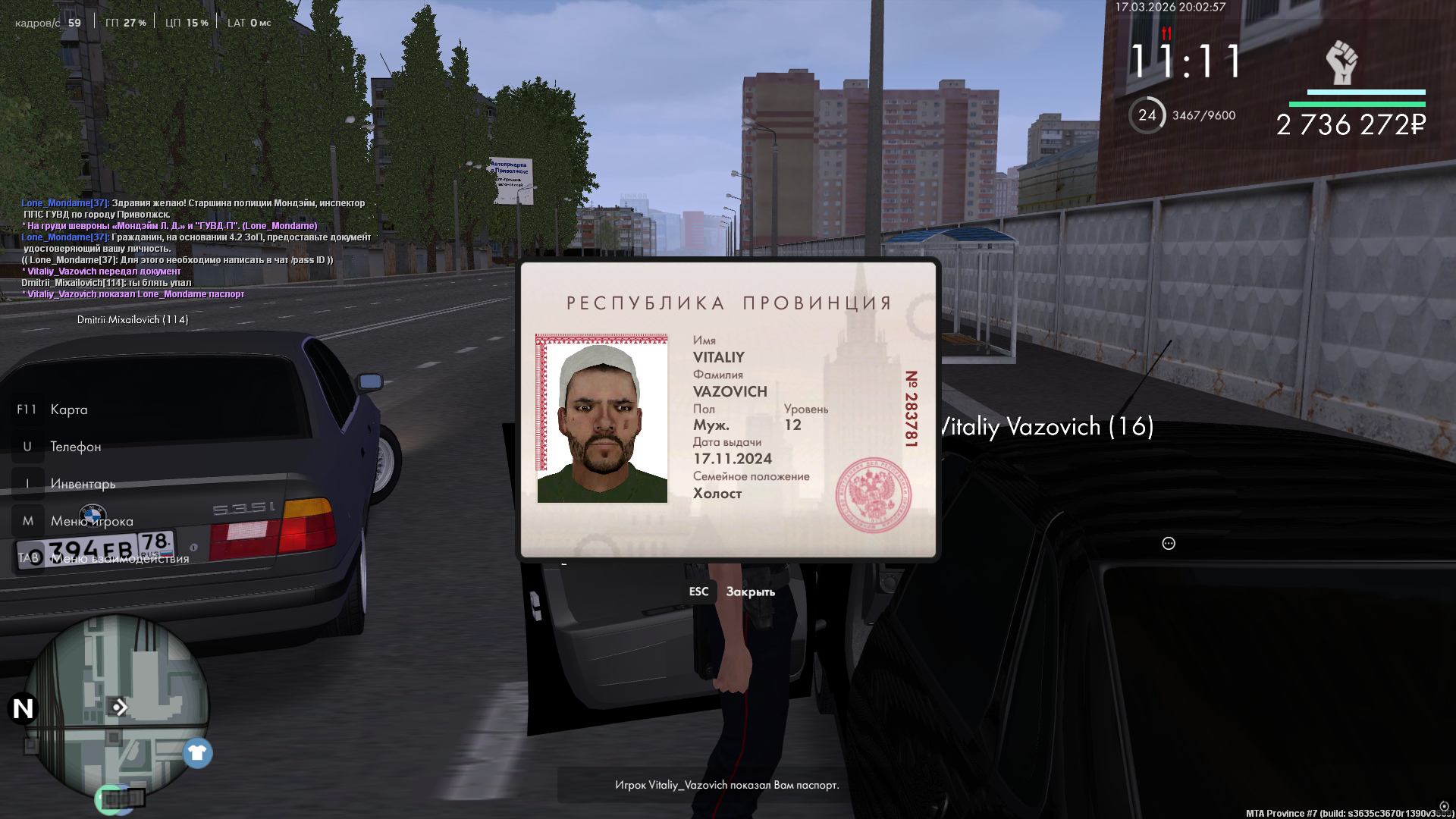Click the level 24 experience ring
Image resolution: width=1456 pixels, height=819 pixels.
(1147, 115)
